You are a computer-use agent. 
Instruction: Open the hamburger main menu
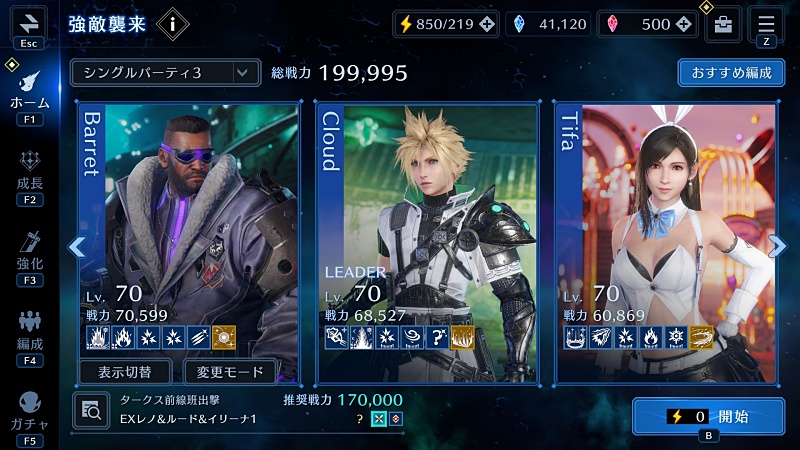point(766,24)
